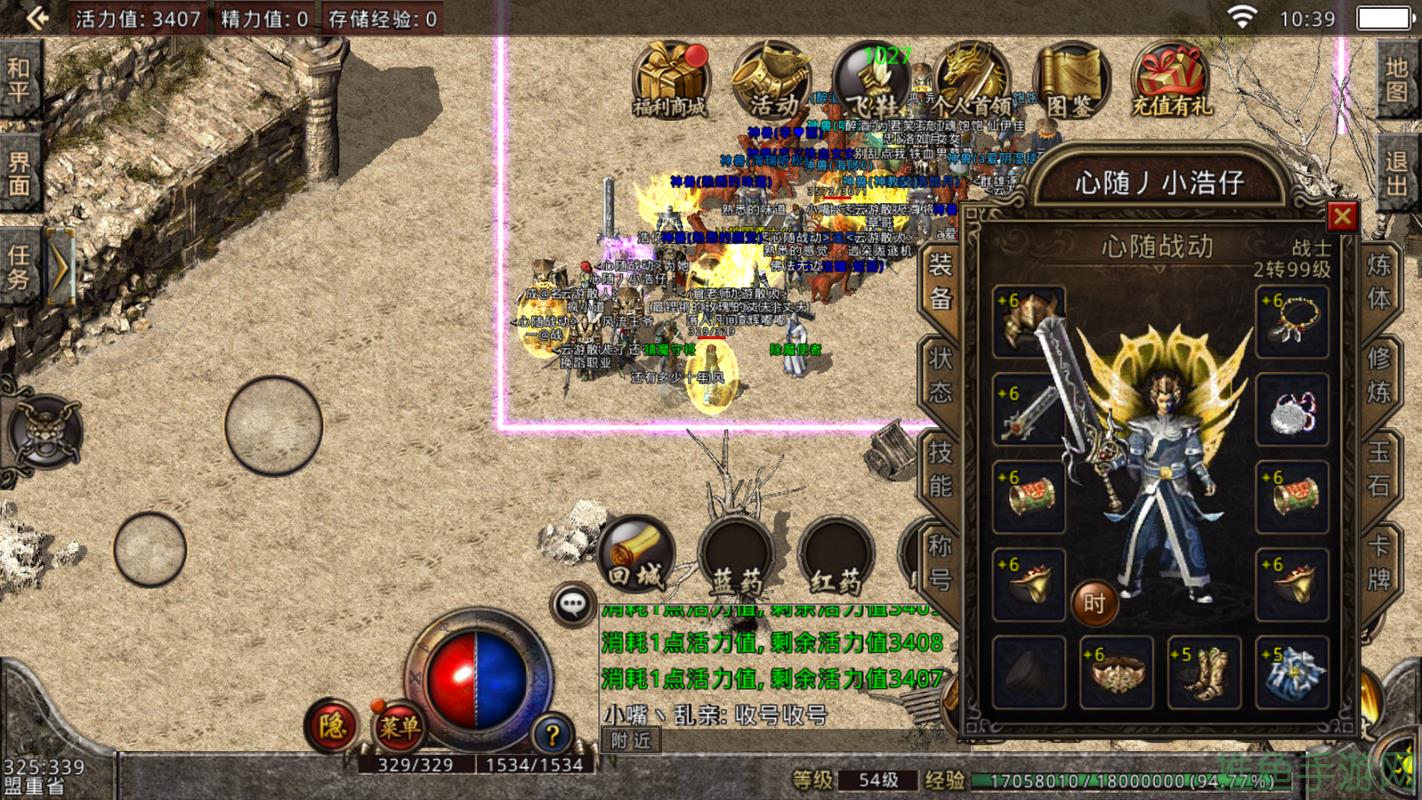Drink the 蓝药 blue potion
This screenshot has height=800, width=1422.
pos(738,555)
